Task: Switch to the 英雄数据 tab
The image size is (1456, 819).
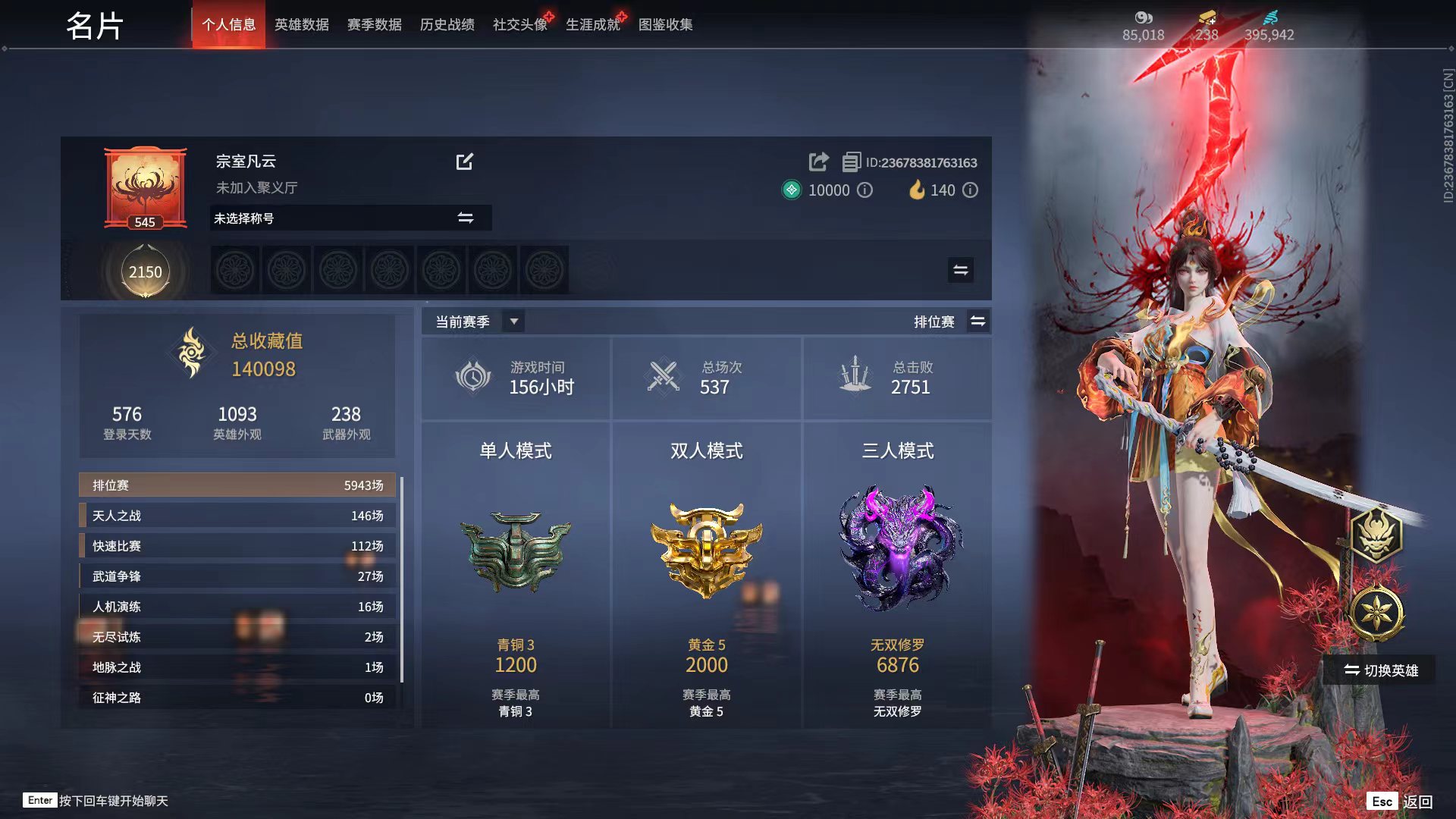Action: point(302,24)
